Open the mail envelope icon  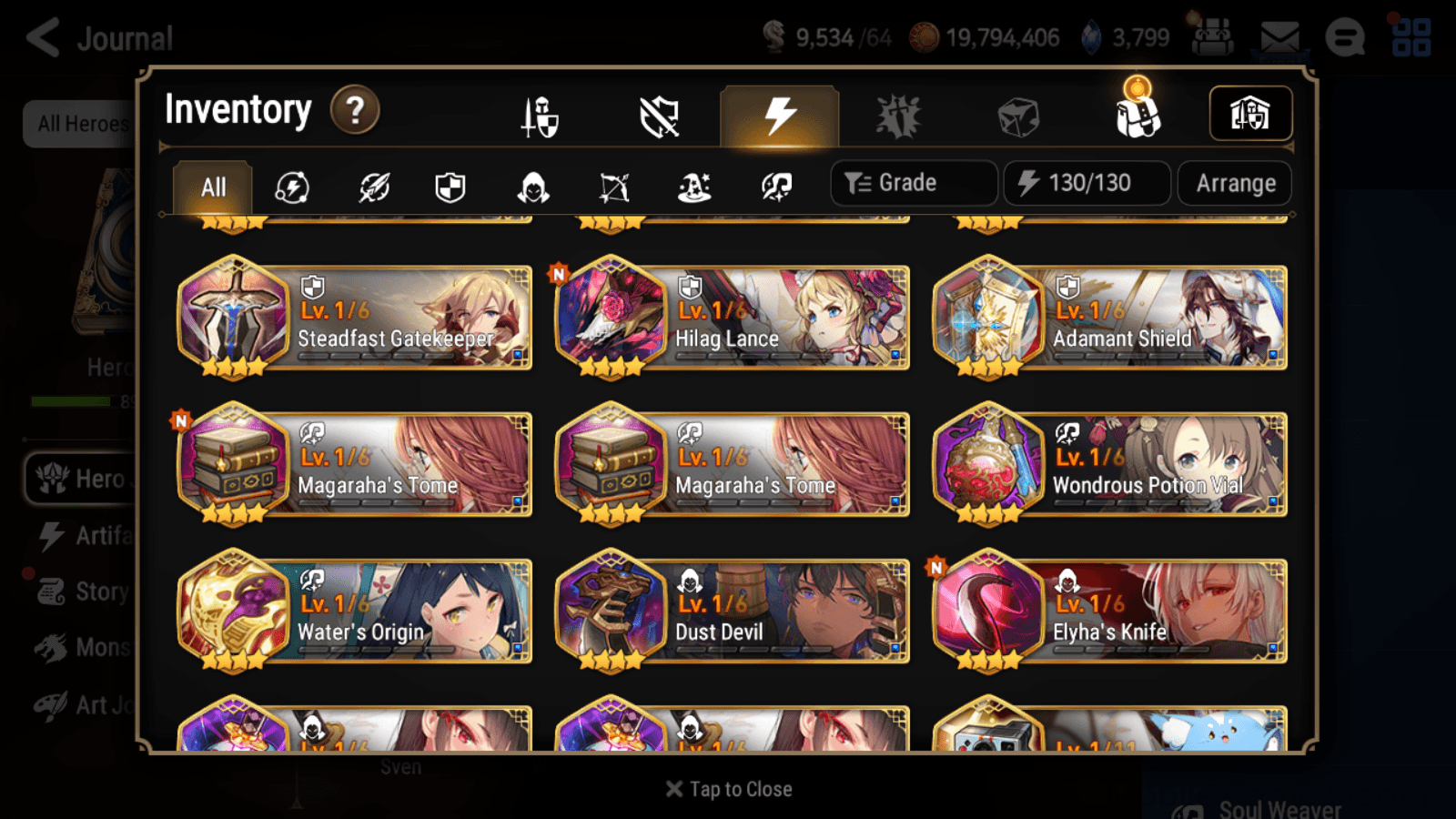tap(1280, 36)
